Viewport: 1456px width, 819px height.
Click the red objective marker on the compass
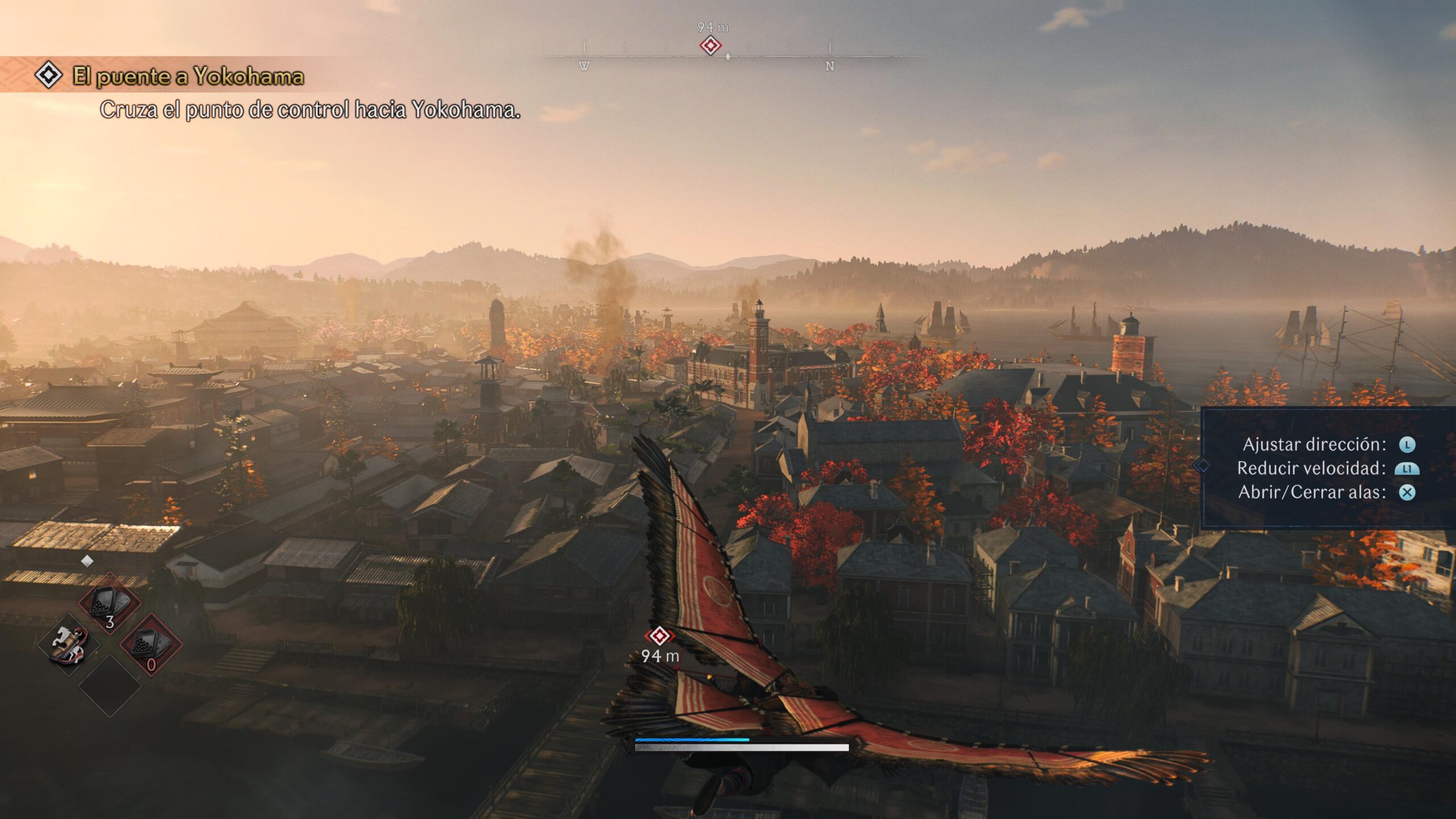coord(710,45)
